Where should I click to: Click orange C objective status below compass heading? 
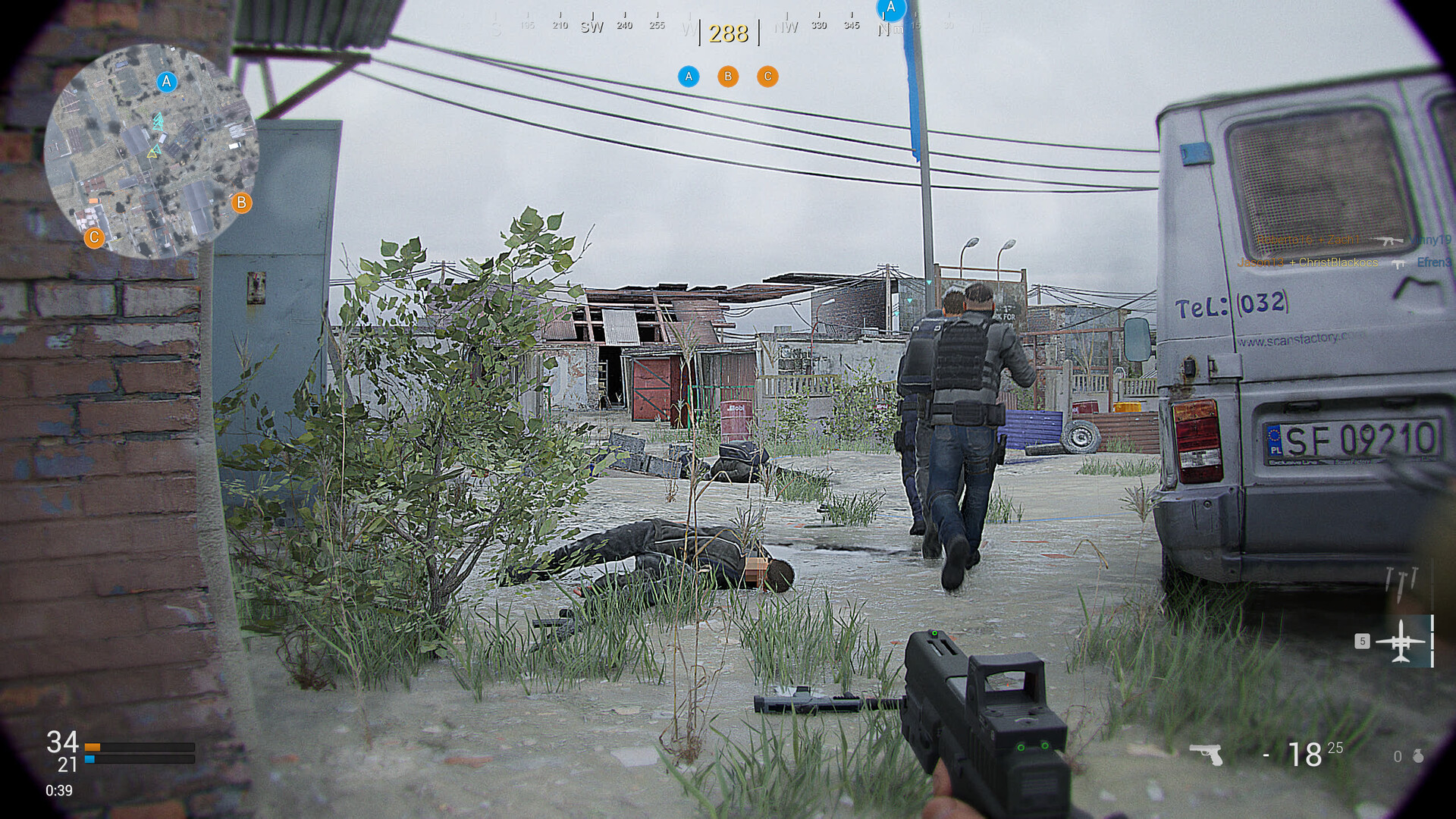click(767, 76)
